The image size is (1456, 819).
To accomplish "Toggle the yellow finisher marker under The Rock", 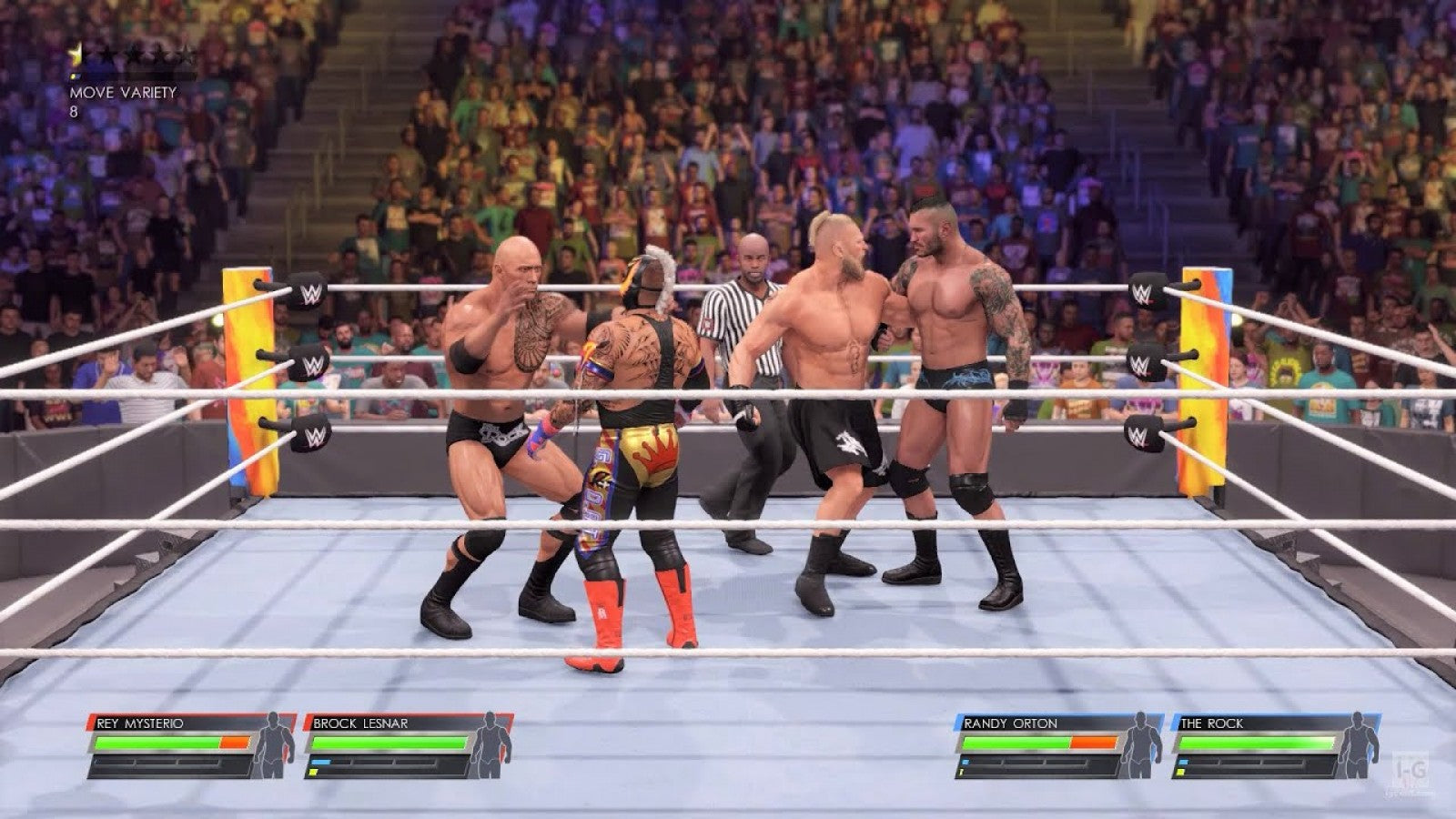I will click(x=1181, y=772).
